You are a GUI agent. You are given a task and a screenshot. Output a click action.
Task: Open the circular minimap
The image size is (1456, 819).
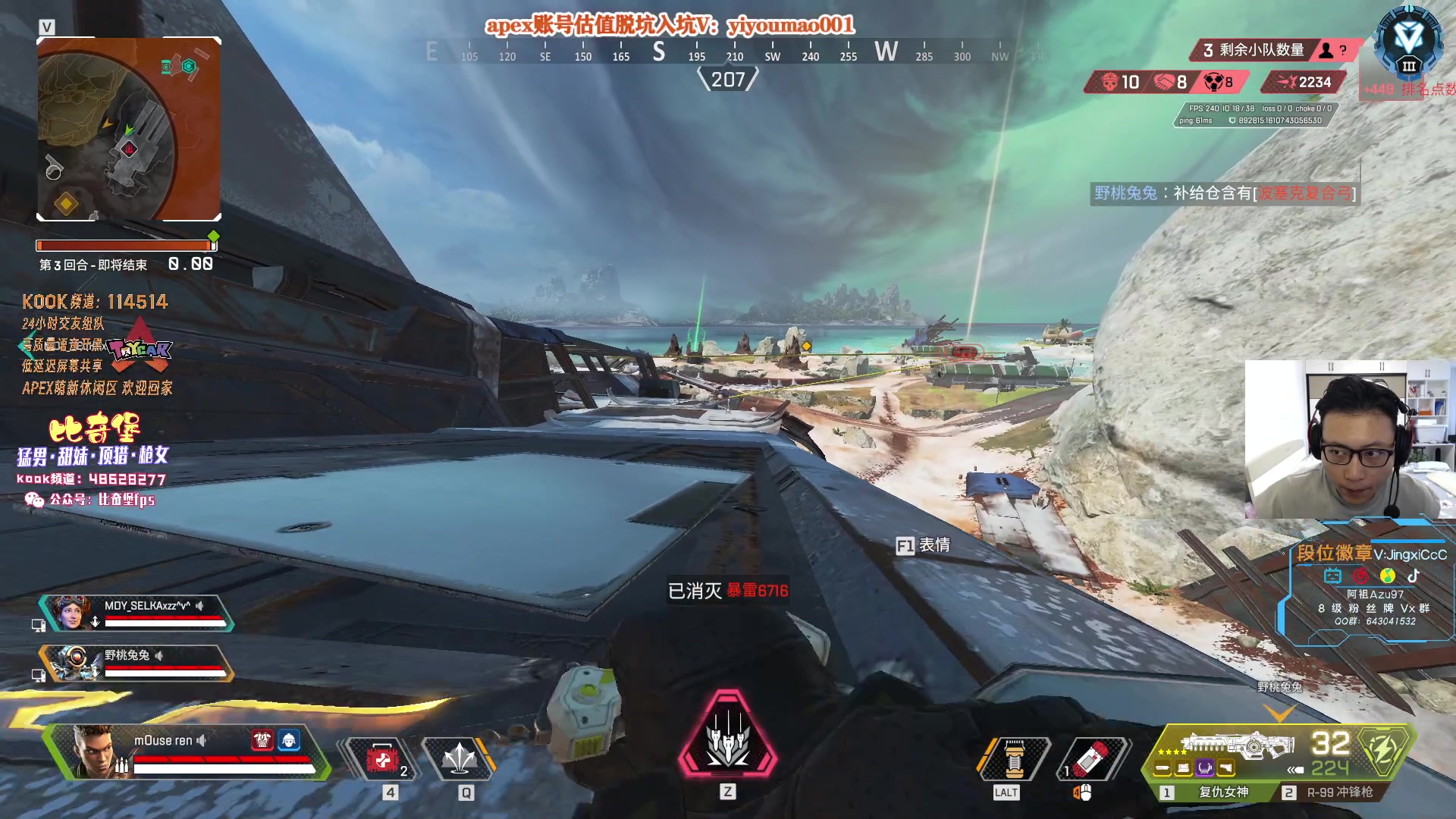click(x=129, y=129)
